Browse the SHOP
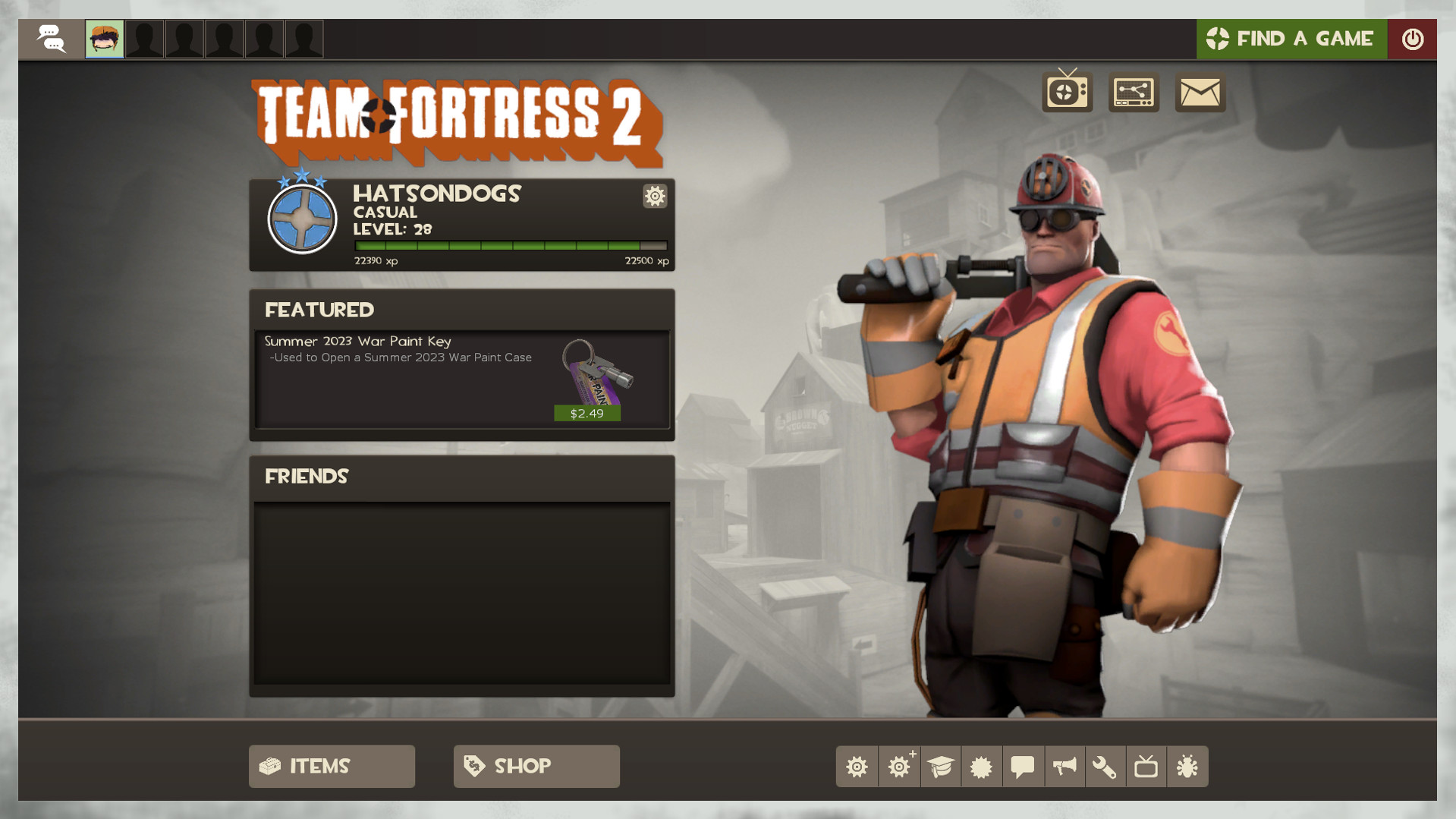The width and height of the screenshot is (1456, 819). (536, 766)
